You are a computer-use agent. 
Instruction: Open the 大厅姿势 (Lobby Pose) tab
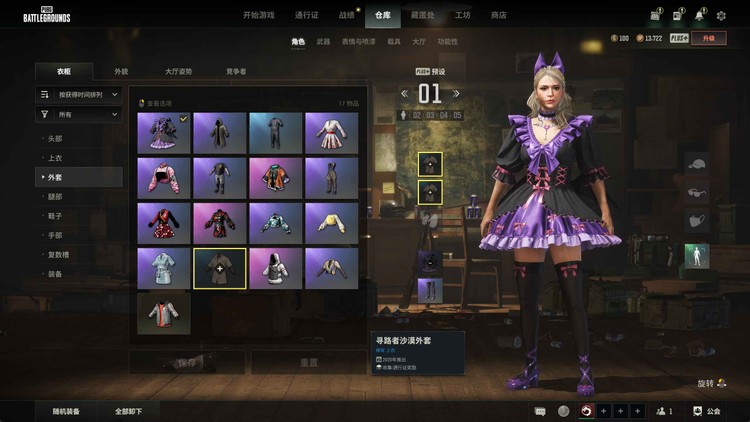(179, 72)
